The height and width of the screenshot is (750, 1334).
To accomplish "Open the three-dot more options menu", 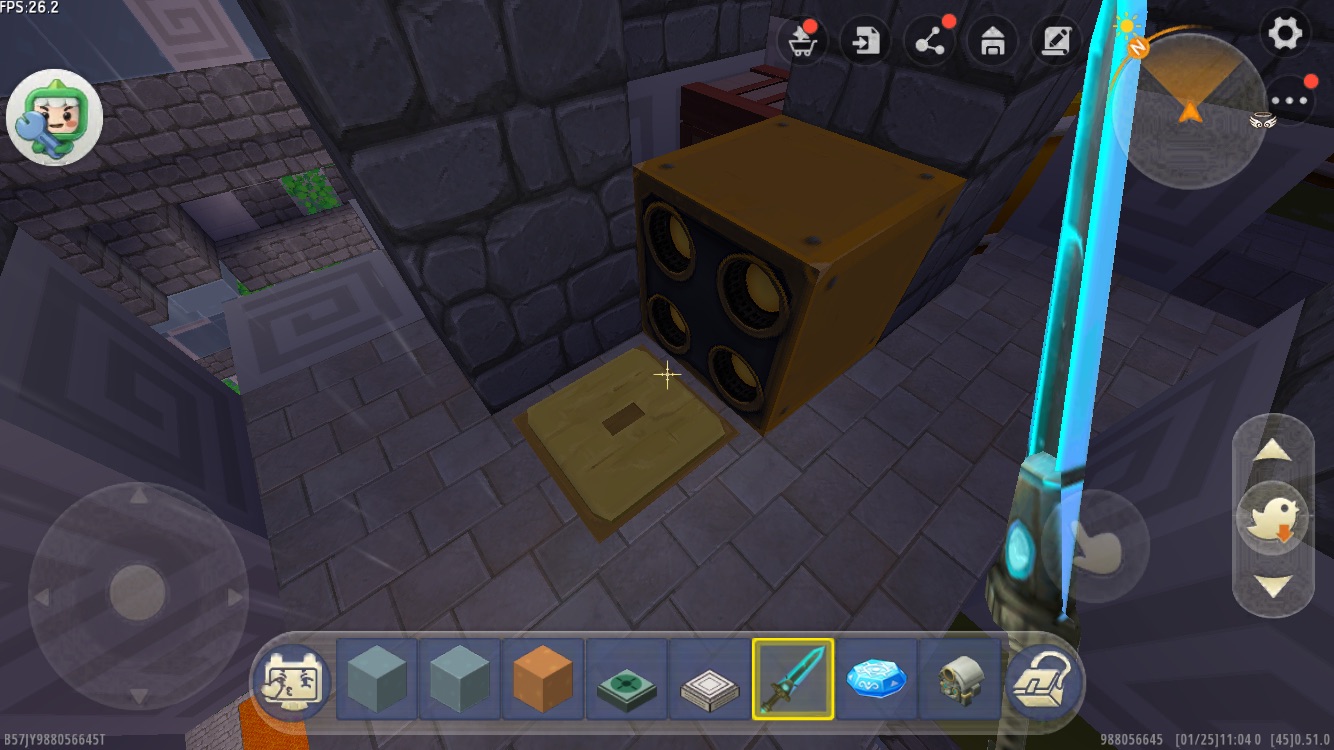I will (x=1290, y=100).
